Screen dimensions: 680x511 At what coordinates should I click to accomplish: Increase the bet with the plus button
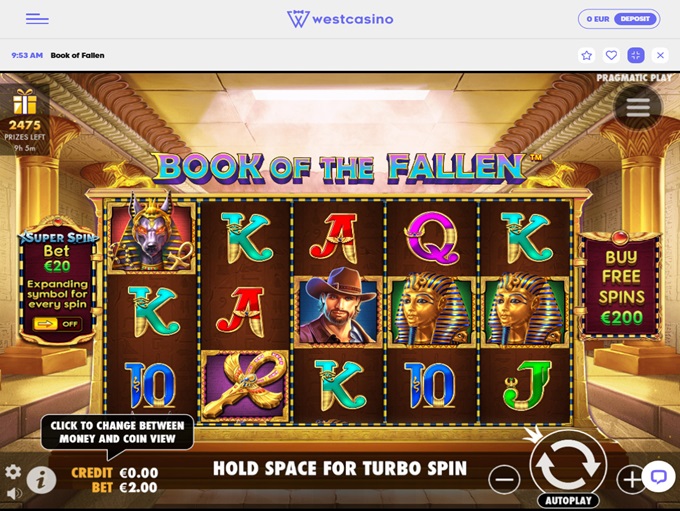631,480
